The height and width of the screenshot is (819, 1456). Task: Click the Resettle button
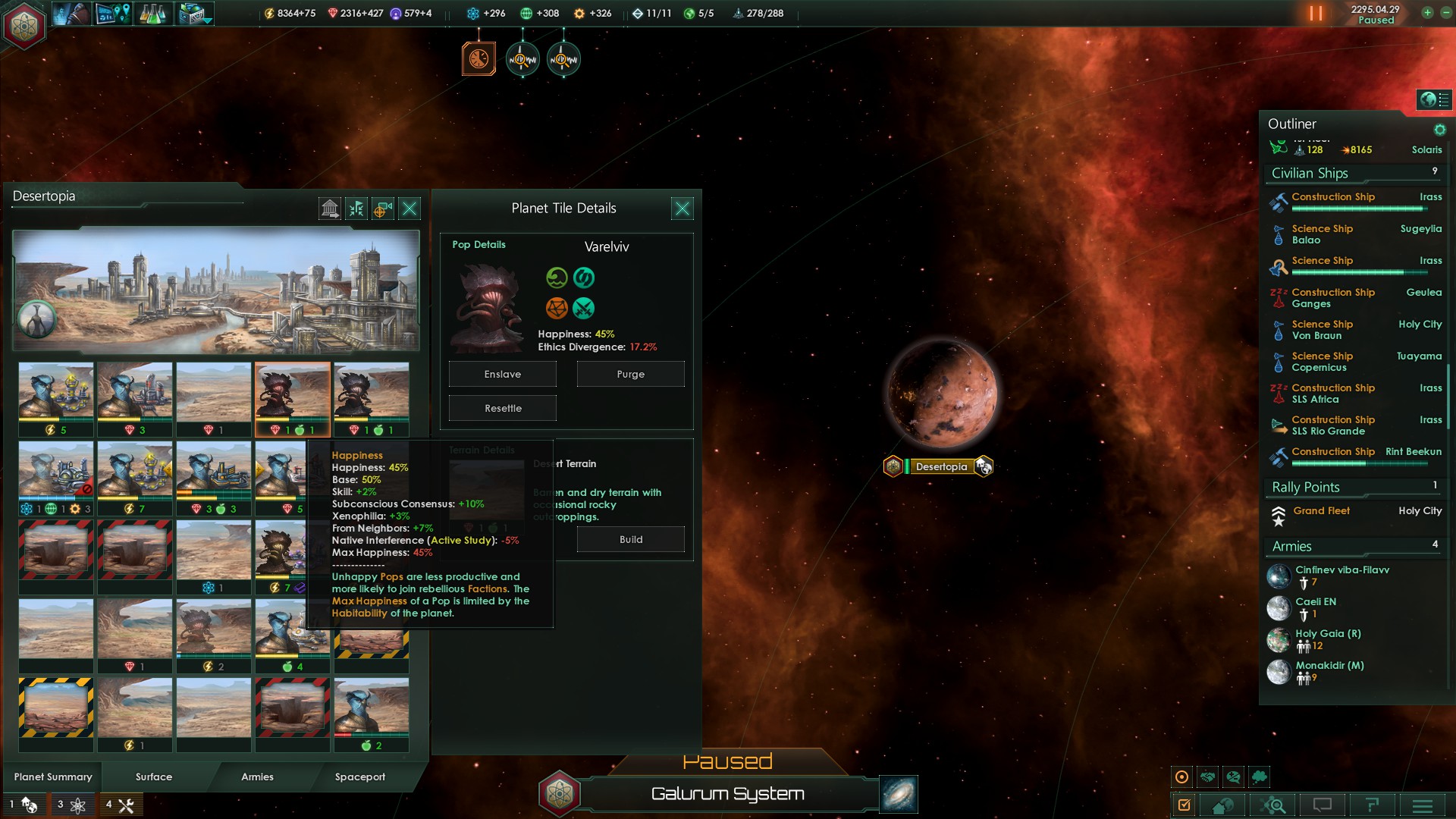[x=502, y=408]
